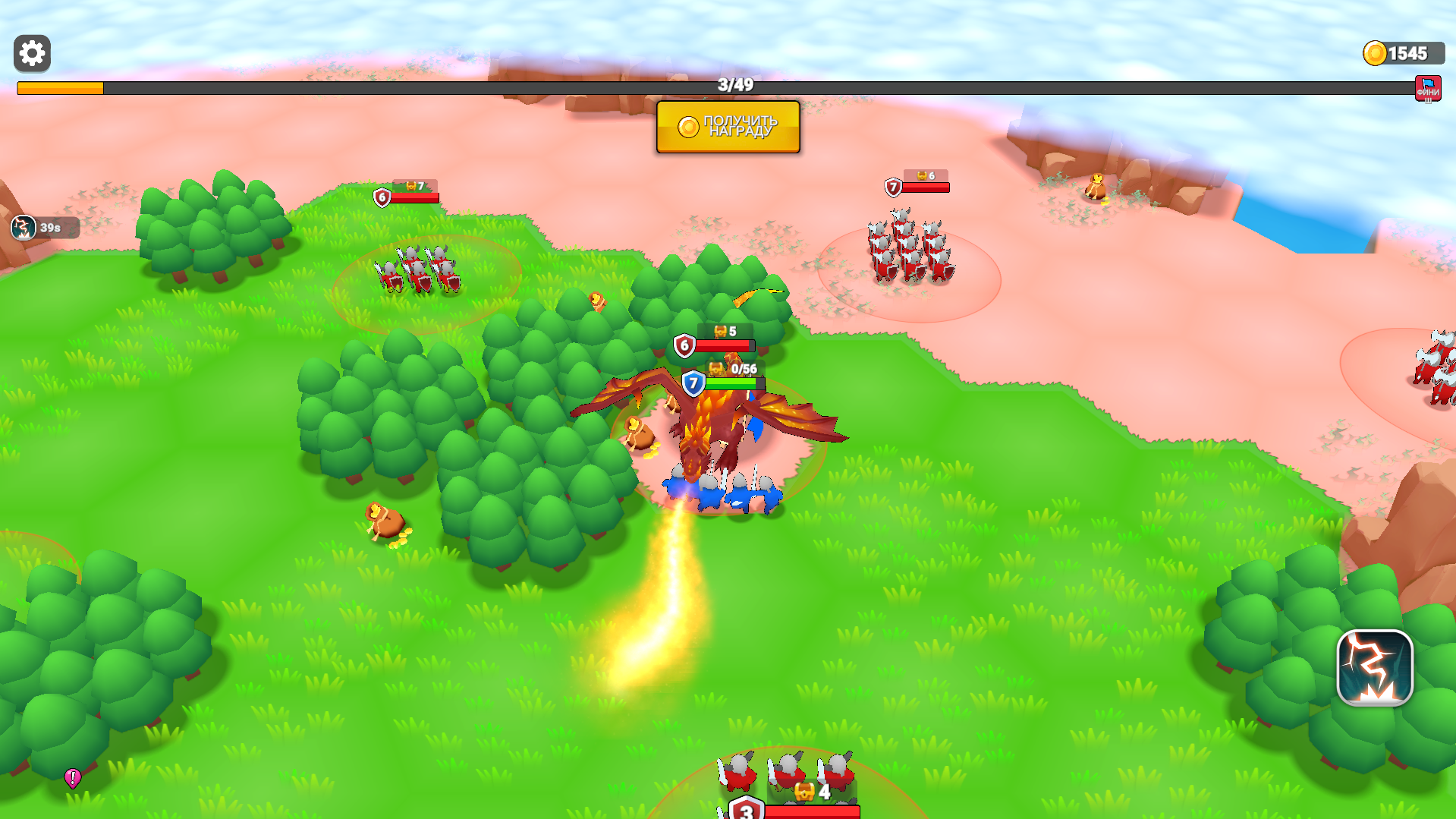Click the pink exclamation marker near the trees

tap(74, 776)
